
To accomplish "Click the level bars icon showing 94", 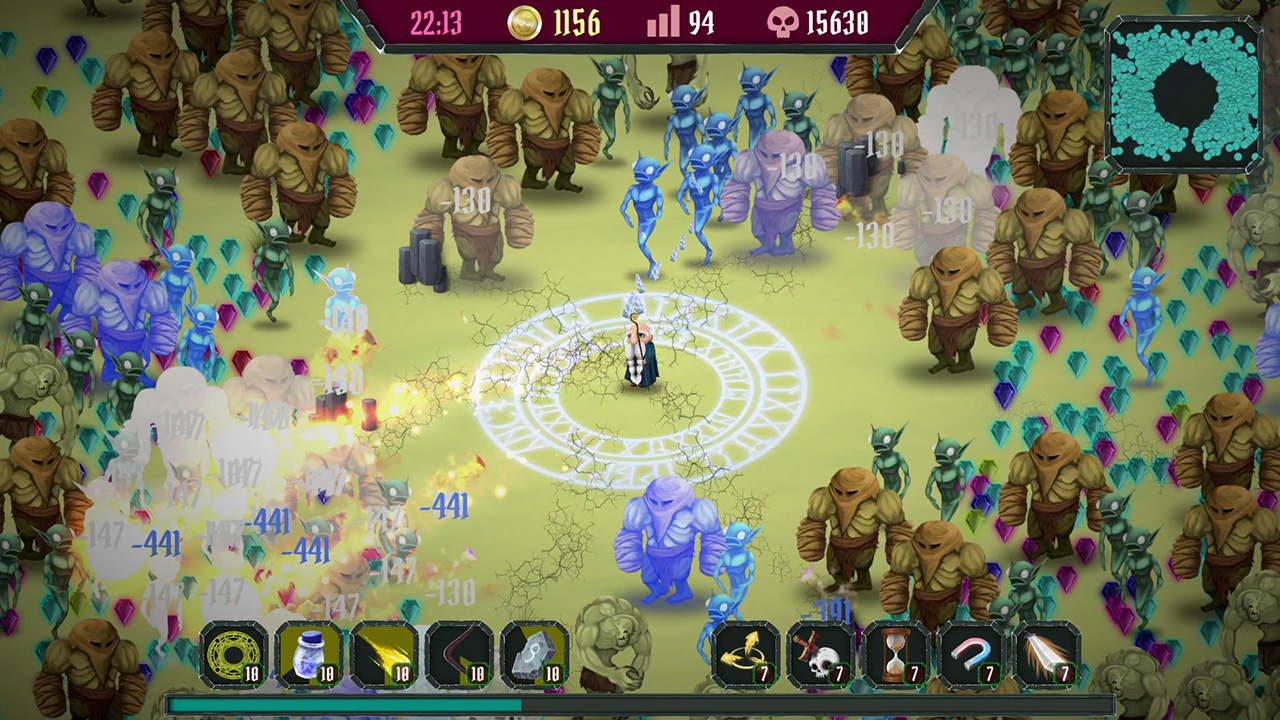I will pyautogui.click(x=662, y=22).
